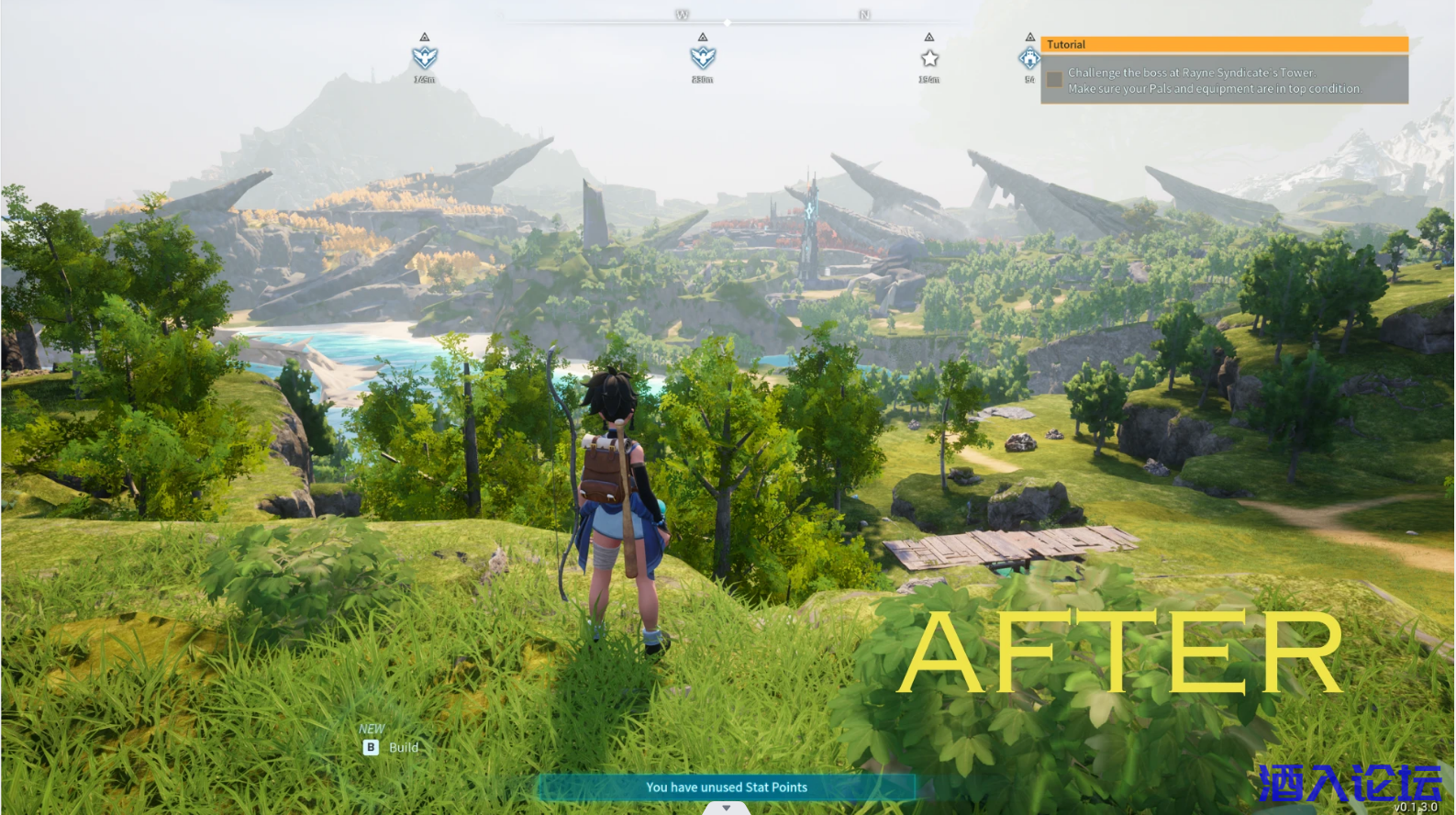Open the unused Stat Points notification

point(726,787)
